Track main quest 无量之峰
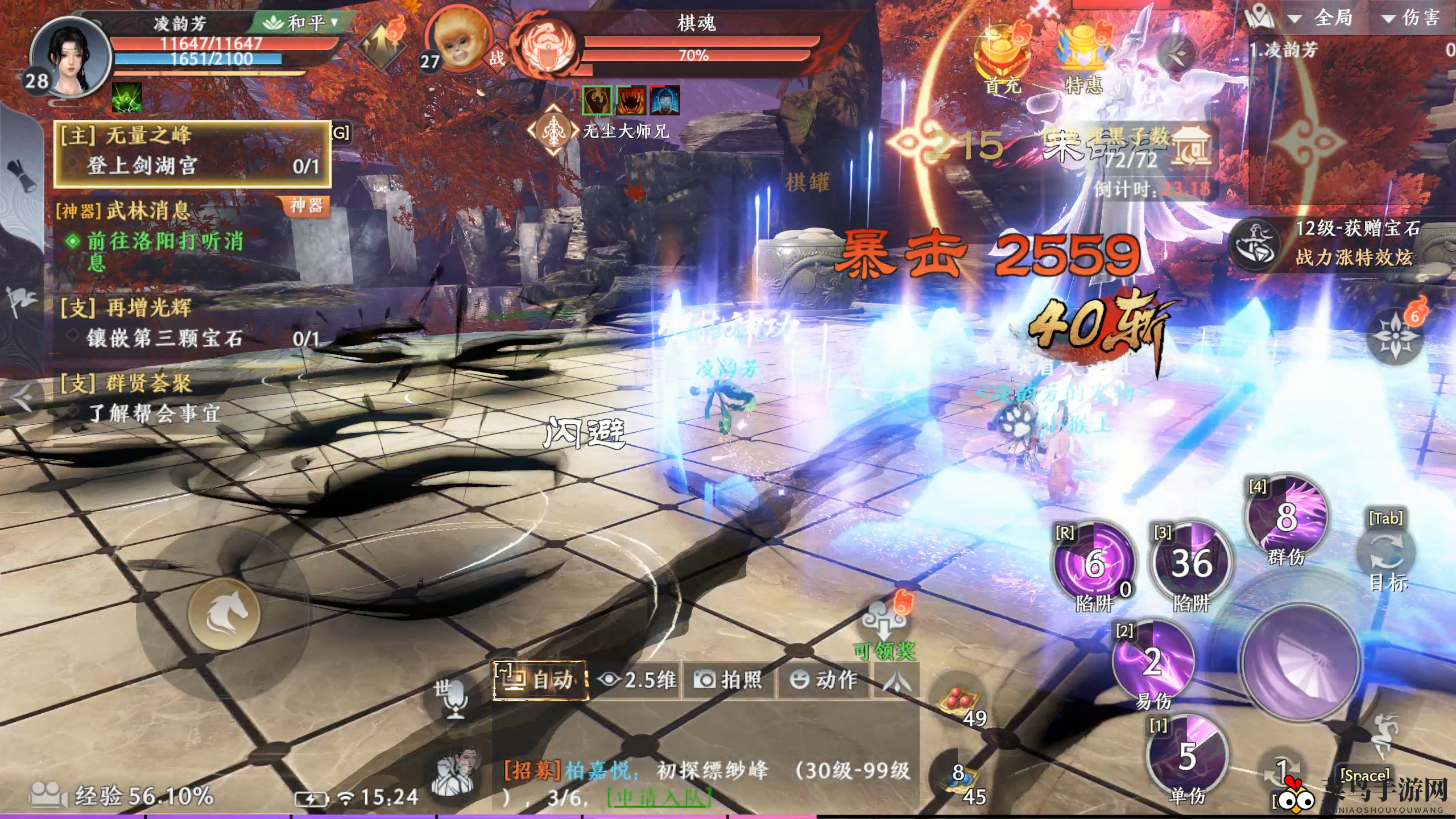1456x819 pixels. click(192, 151)
